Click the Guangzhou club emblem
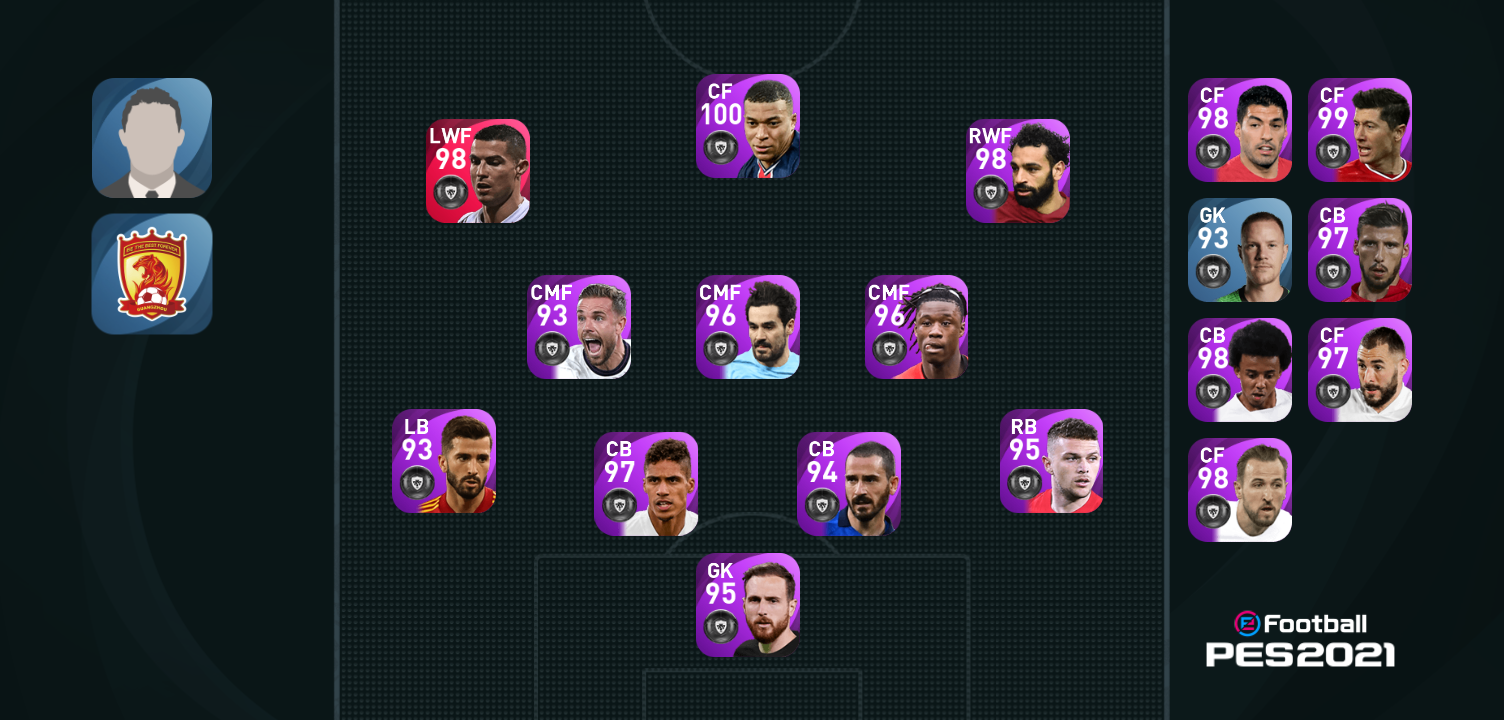This screenshot has width=1504, height=720. pos(152,274)
